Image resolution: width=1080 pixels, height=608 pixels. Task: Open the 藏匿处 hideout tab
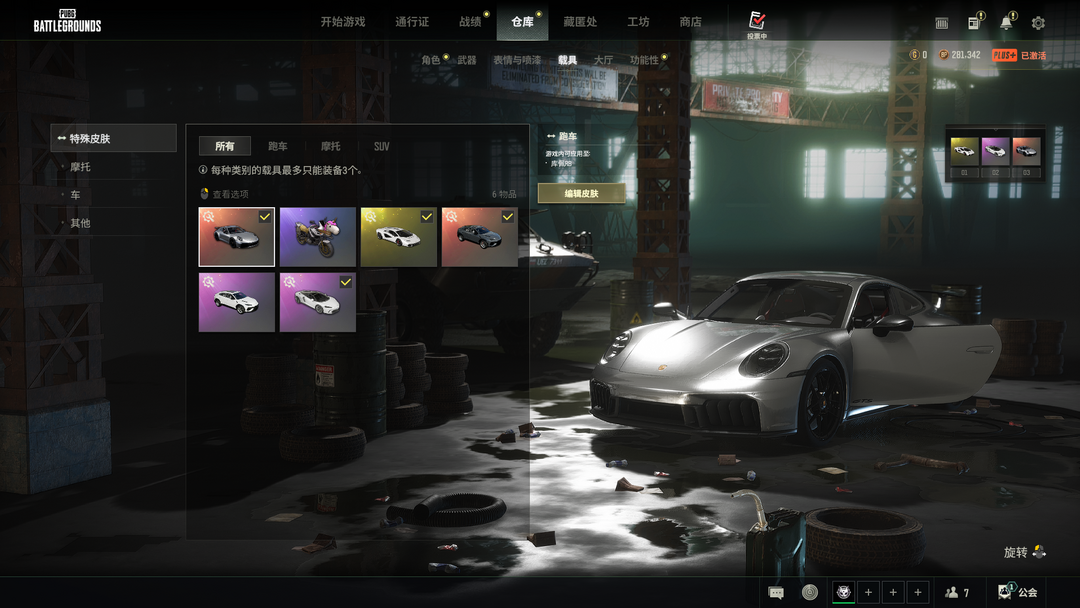(580, 22)
